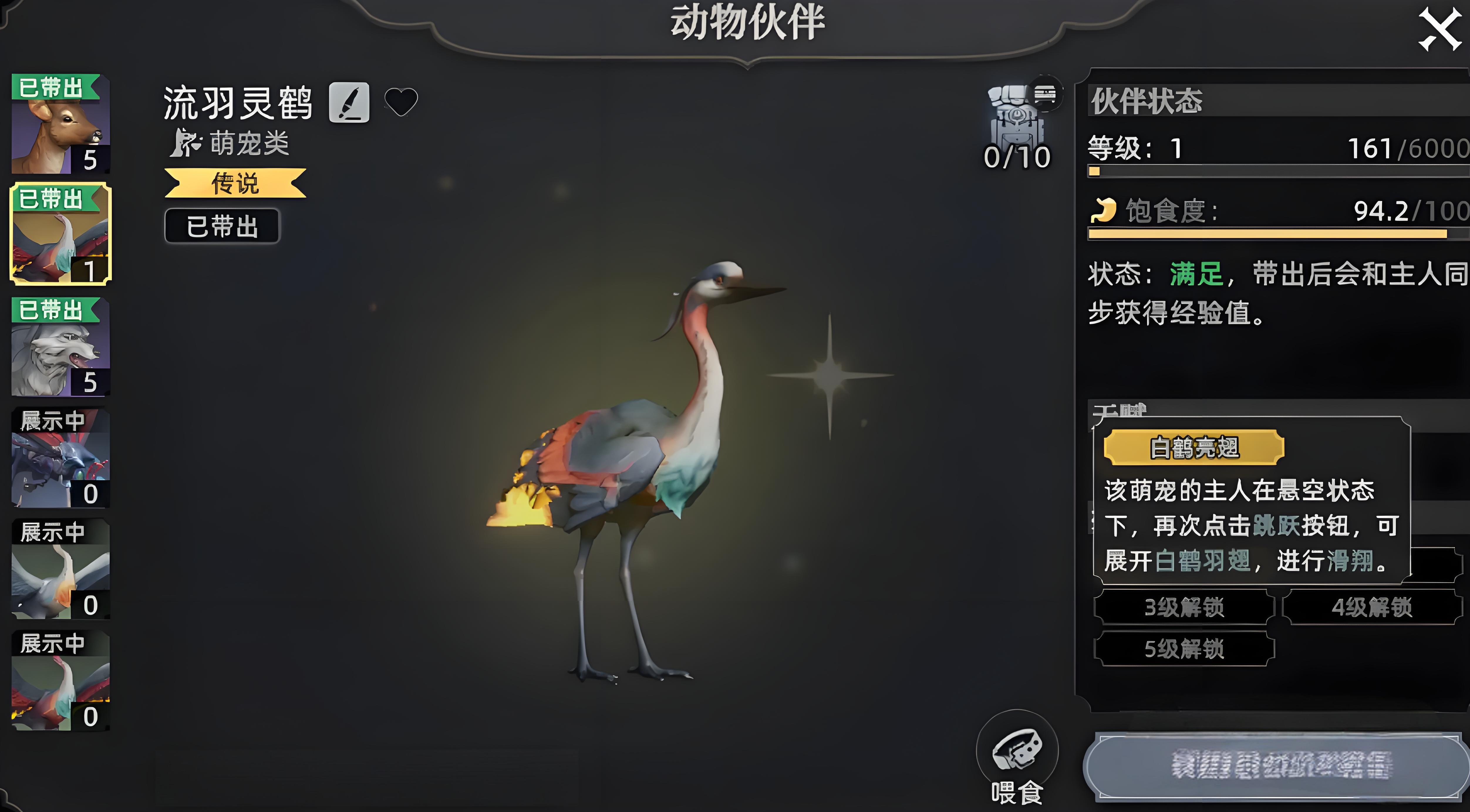Select the 白鹤亮翅 talent label
Viewport: 1470px width, 812px height.
(1194, 448)
